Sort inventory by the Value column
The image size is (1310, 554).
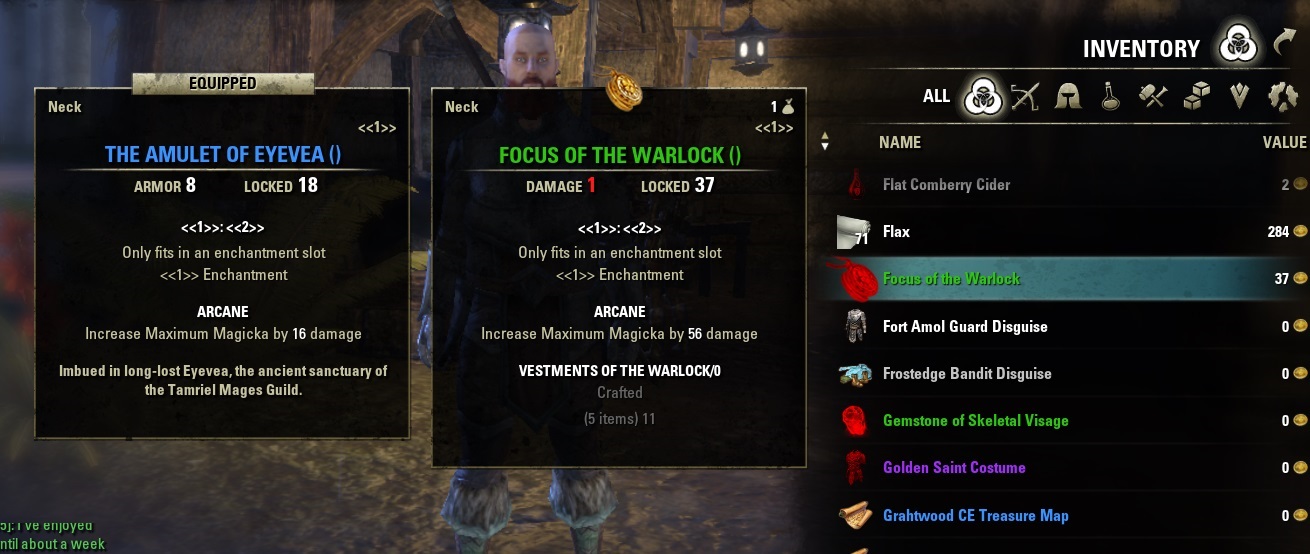click(x=1284, y=143)
